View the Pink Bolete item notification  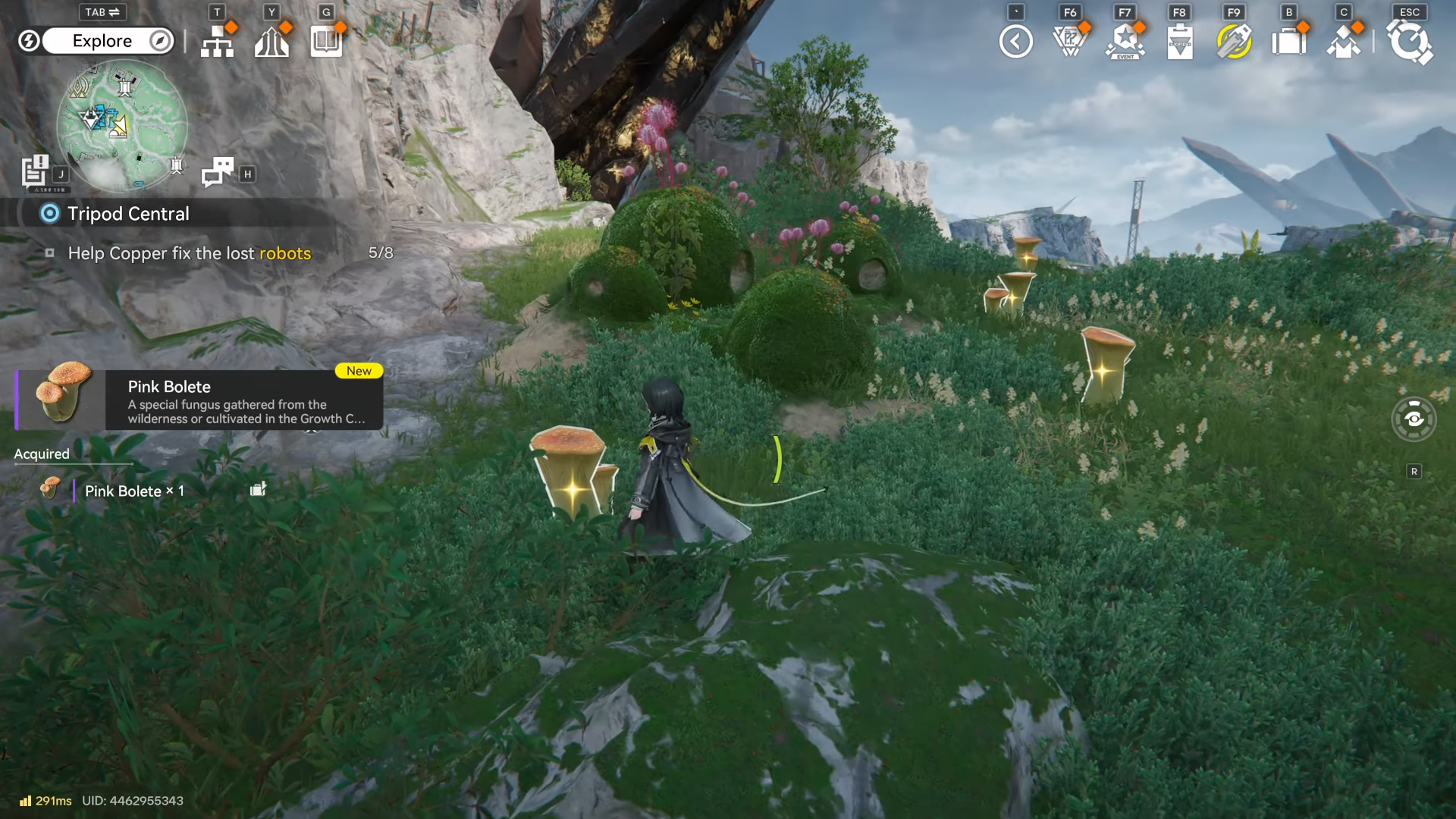coord(199,400)
